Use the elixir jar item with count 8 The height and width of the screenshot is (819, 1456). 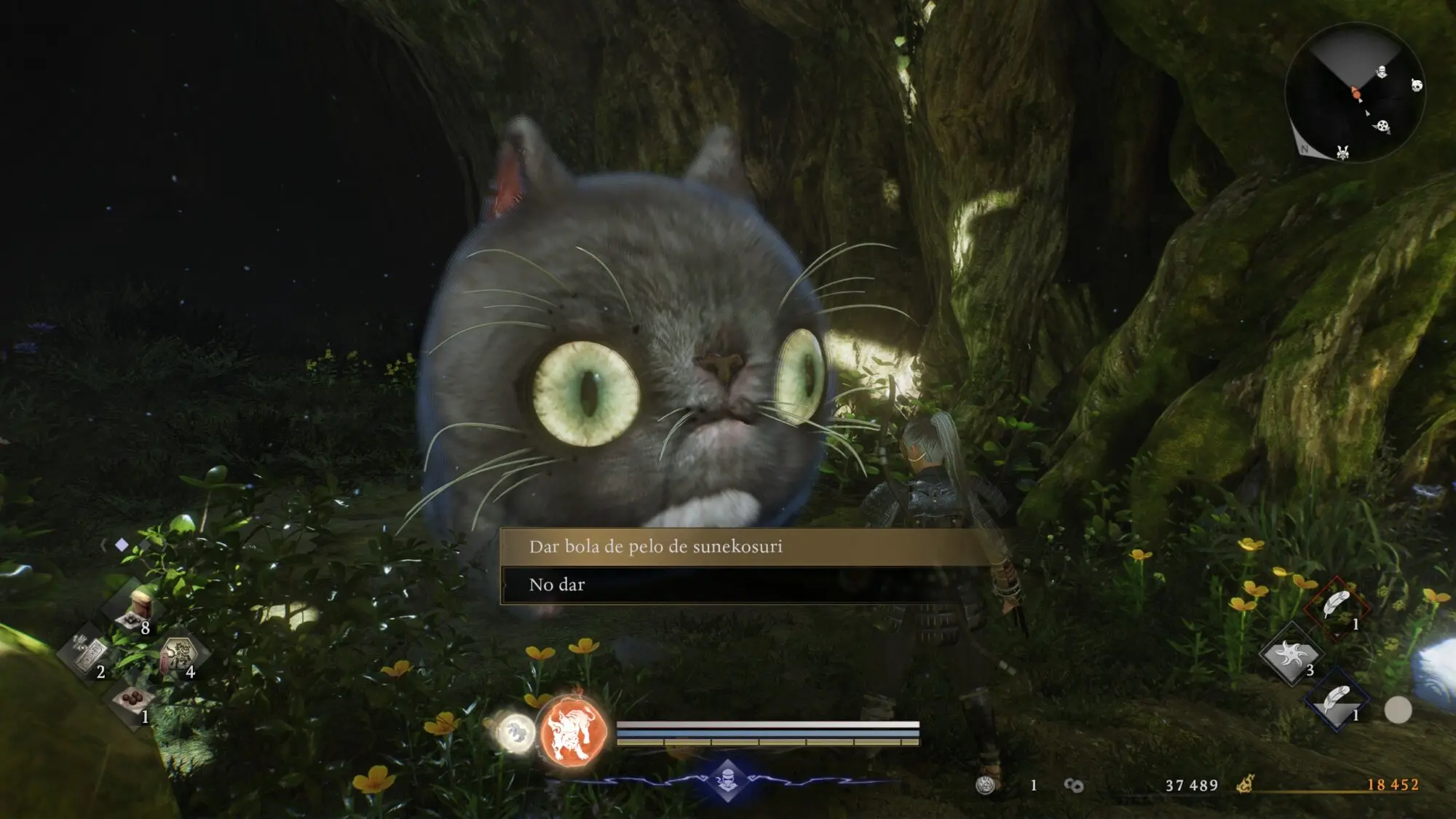coord(135,606)
